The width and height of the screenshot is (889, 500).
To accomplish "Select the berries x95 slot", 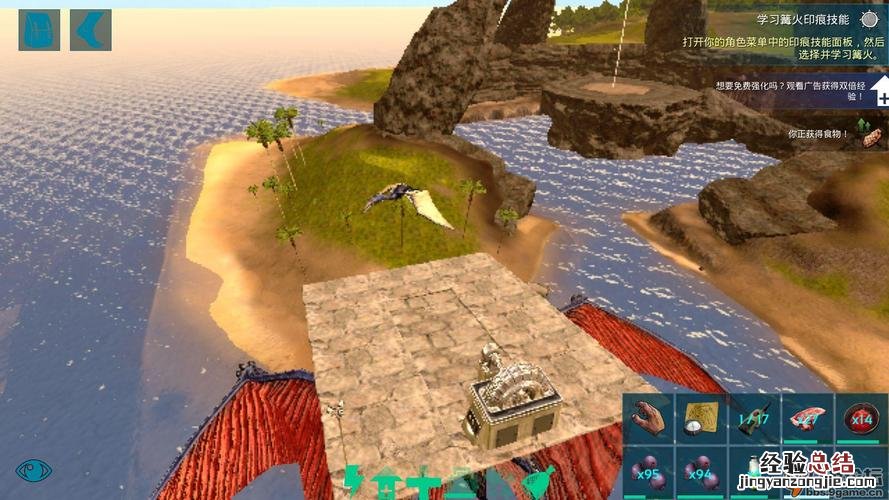I will pyautogui.click(x=648, y=470).
